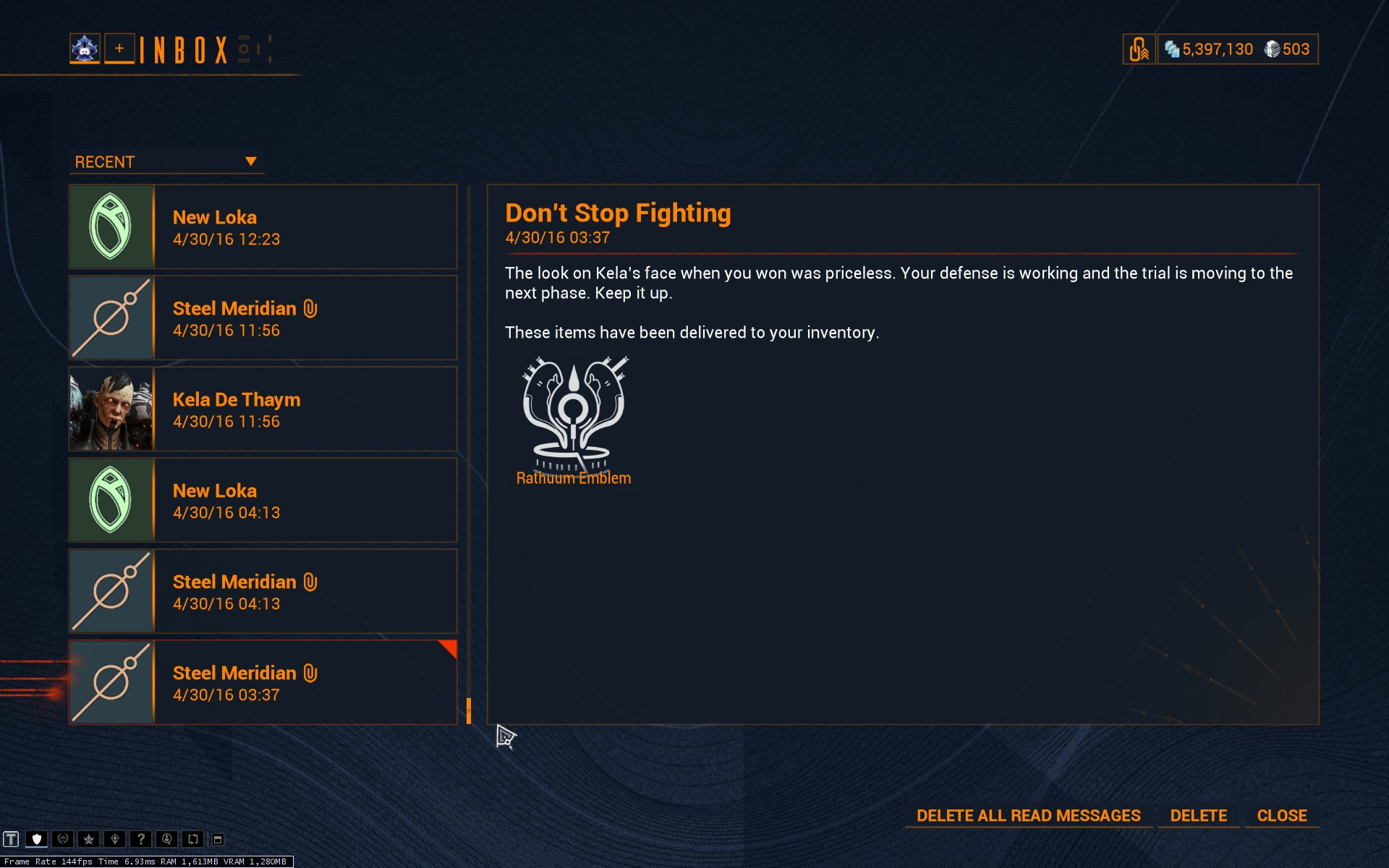This screenshot has width=1389, height=868.
Task: Open the location pin icon in bottom bar
Action: point(114,838)
